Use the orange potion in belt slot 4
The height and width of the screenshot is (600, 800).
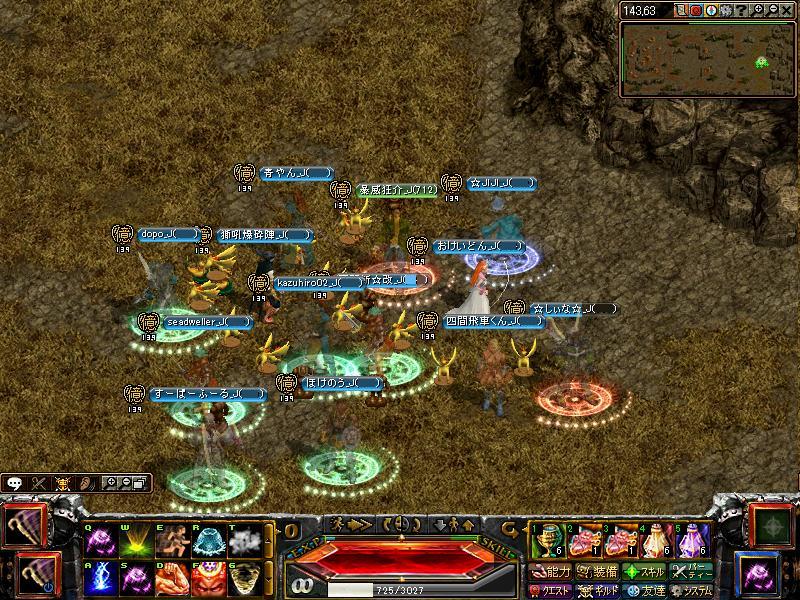[x=654, y=541]
